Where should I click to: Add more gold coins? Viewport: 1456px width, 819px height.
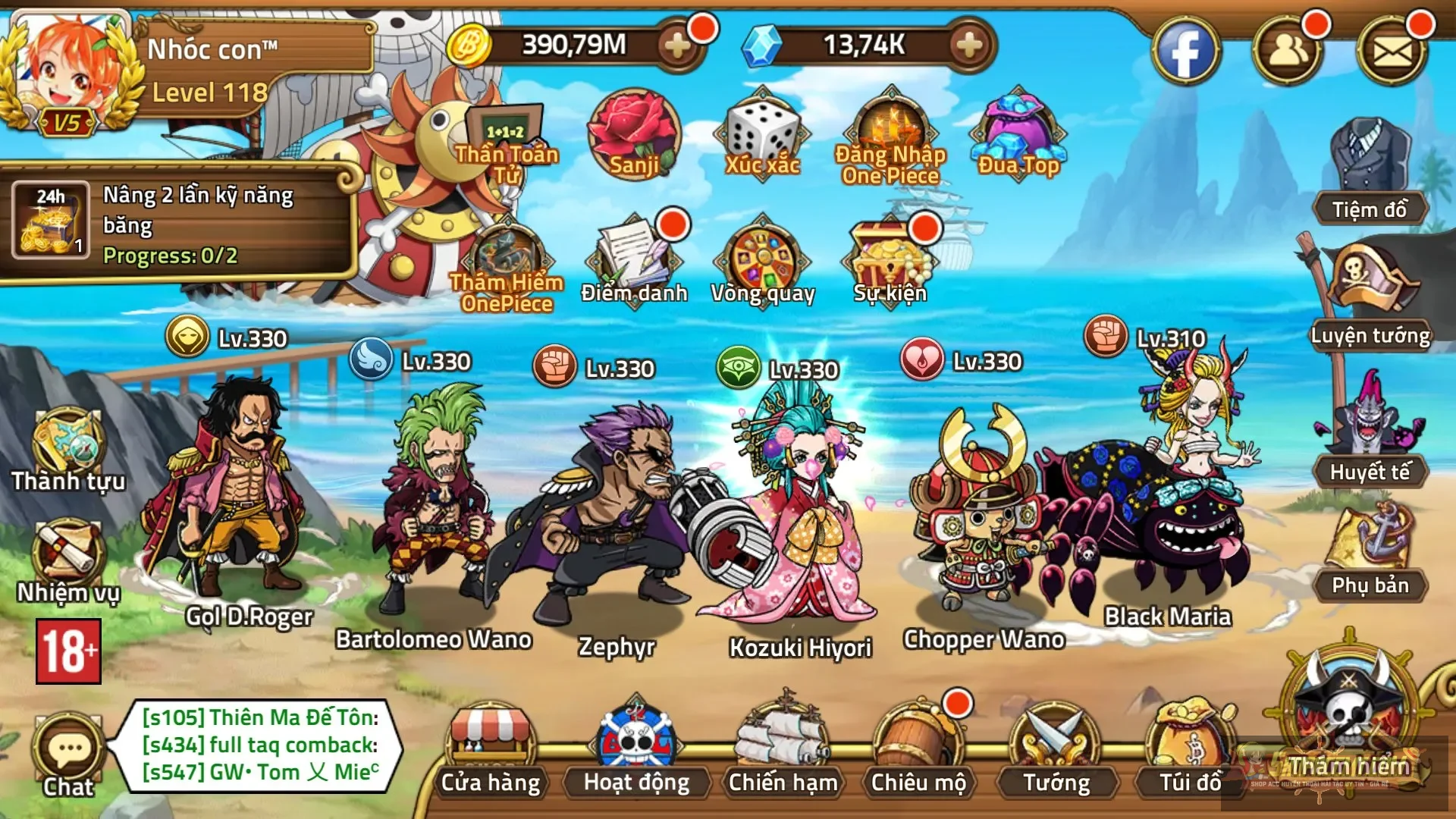click(x=677, y=46)
